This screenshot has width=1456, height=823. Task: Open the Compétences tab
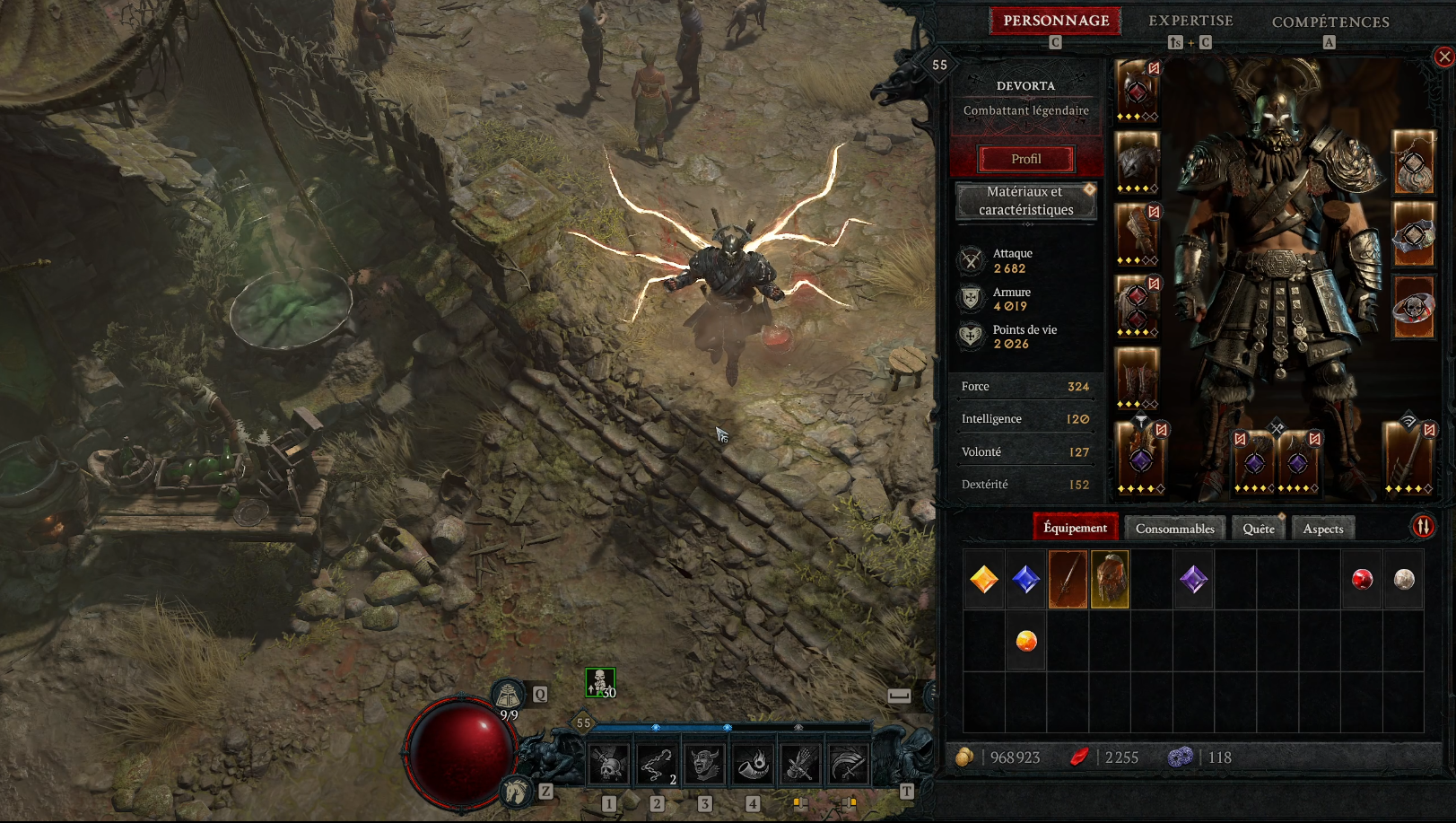click(x=1330, y=22)
